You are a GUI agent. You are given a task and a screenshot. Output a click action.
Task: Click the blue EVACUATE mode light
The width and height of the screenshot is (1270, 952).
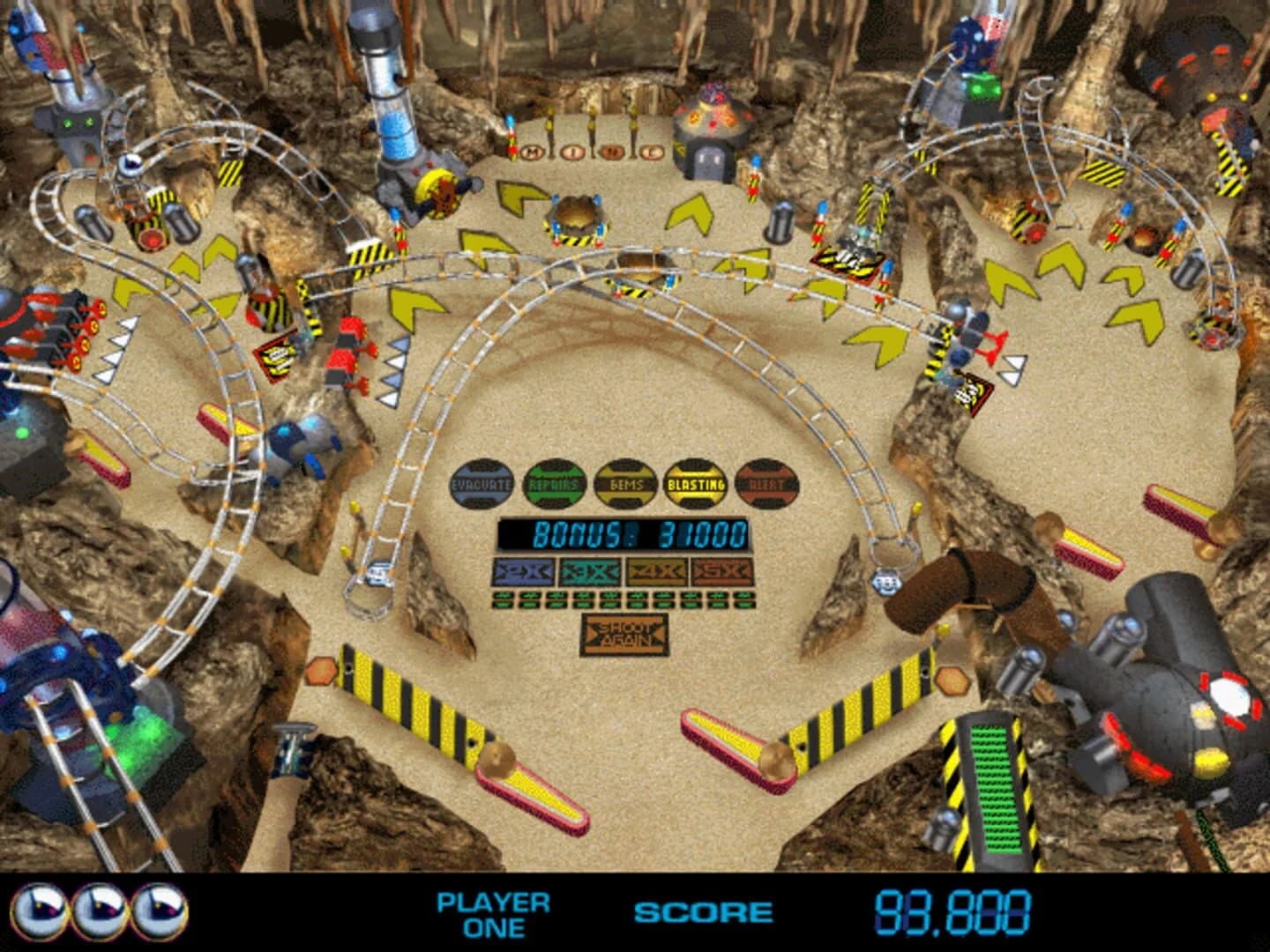[481, 482]
